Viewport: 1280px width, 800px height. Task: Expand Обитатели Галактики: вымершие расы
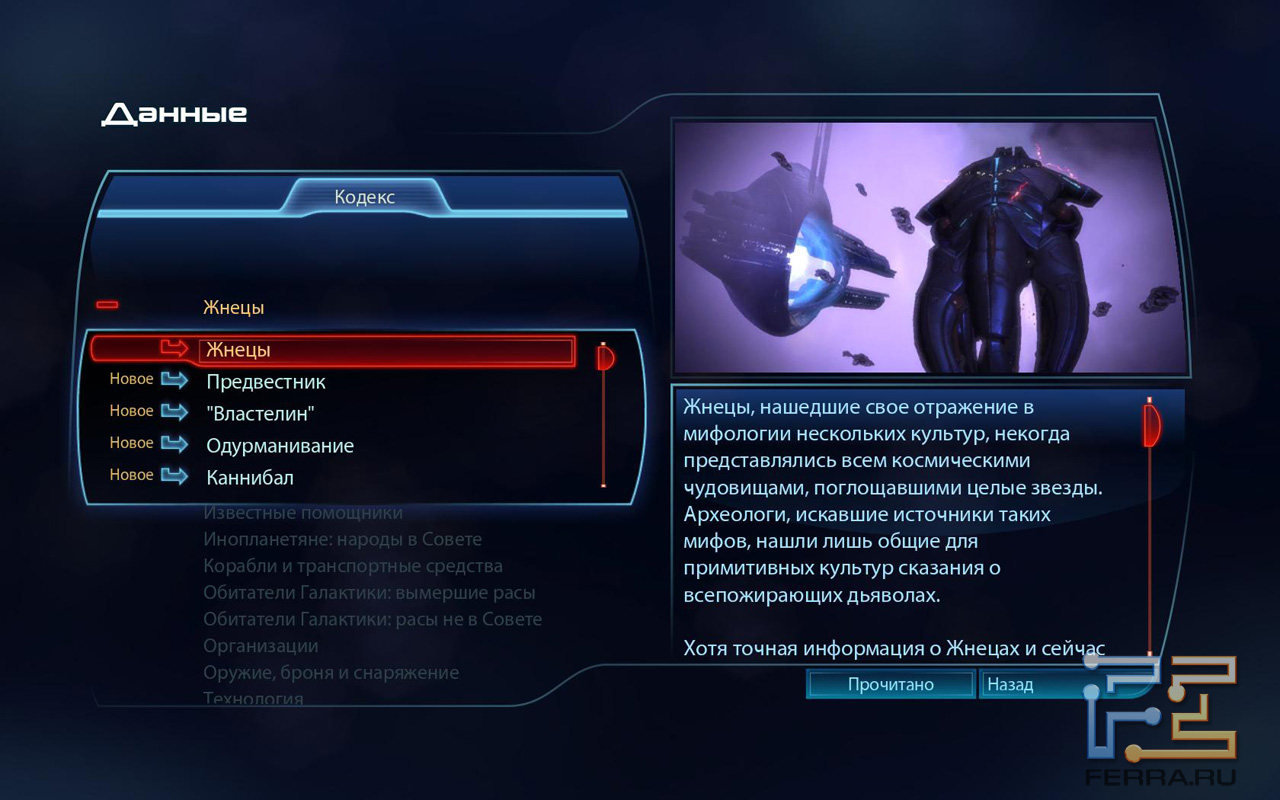(369, 593)
